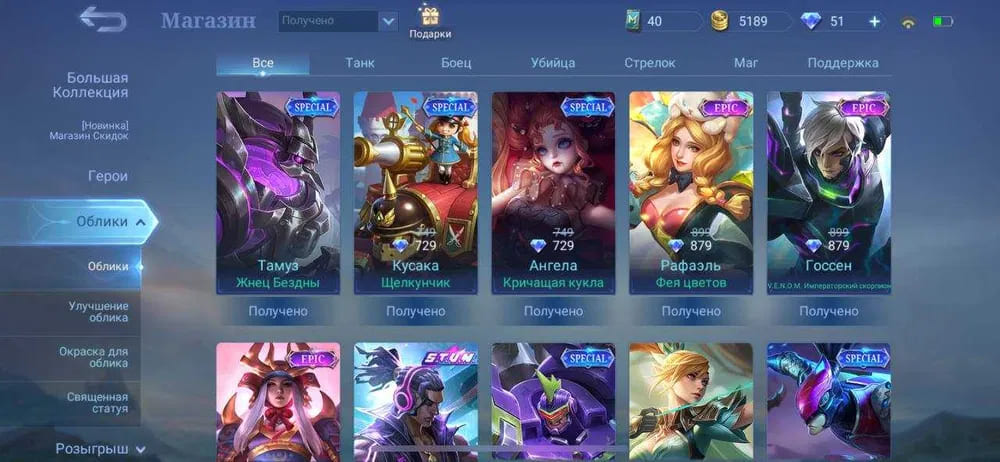Image resolution: width=1000 pixels, height=462 pixels.
Task: Go to the Герои section
Action: tap(107, 176)
